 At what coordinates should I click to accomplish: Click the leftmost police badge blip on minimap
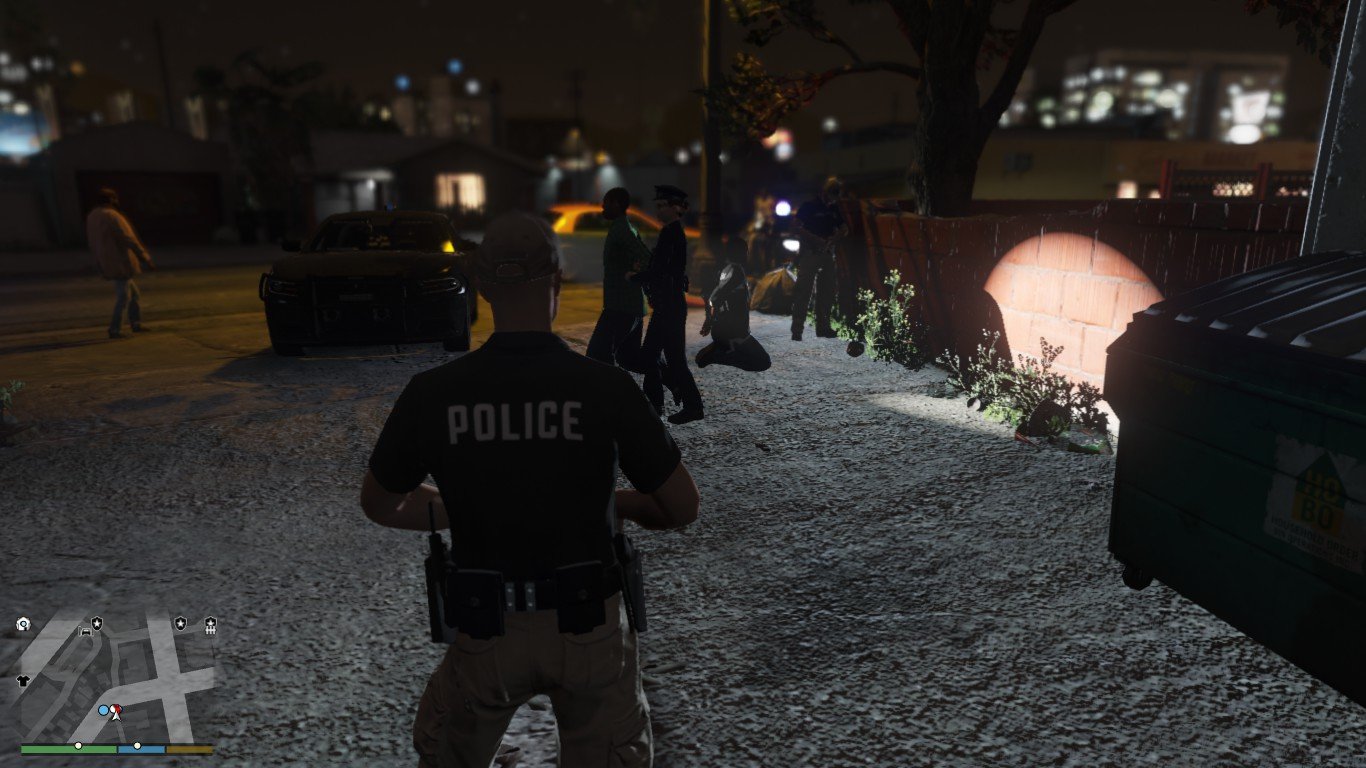[97, 623]
